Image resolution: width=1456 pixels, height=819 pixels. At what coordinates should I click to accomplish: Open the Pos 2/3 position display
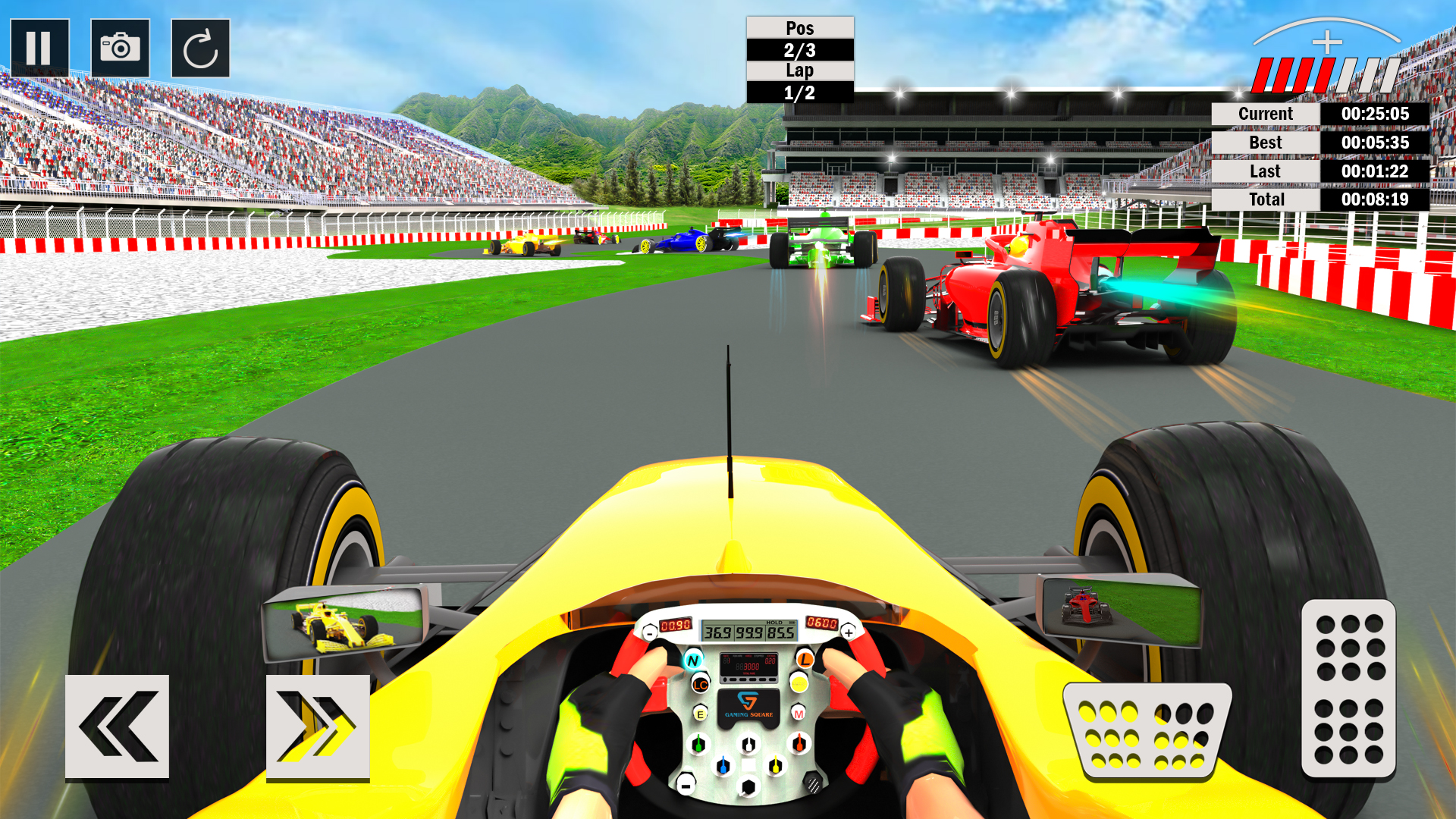pos(799,38)
